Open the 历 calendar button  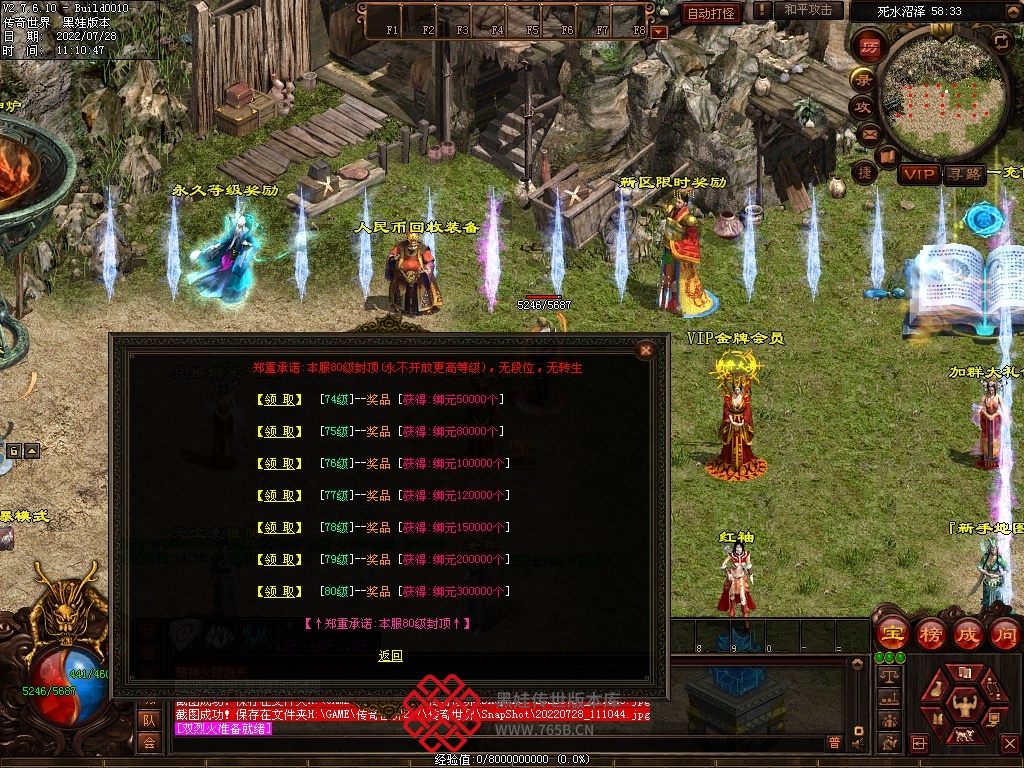(868, 46)
